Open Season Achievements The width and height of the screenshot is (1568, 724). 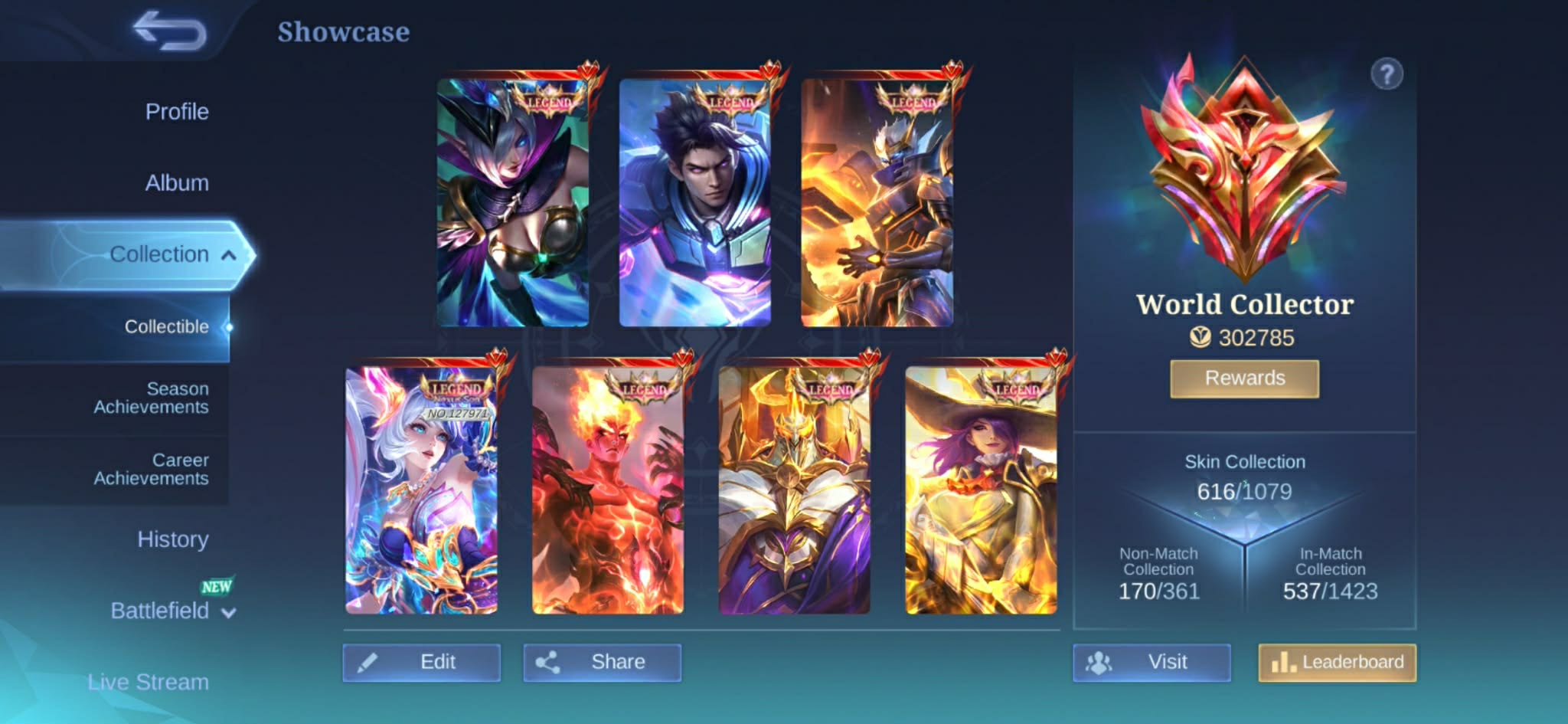click(151, 398)
